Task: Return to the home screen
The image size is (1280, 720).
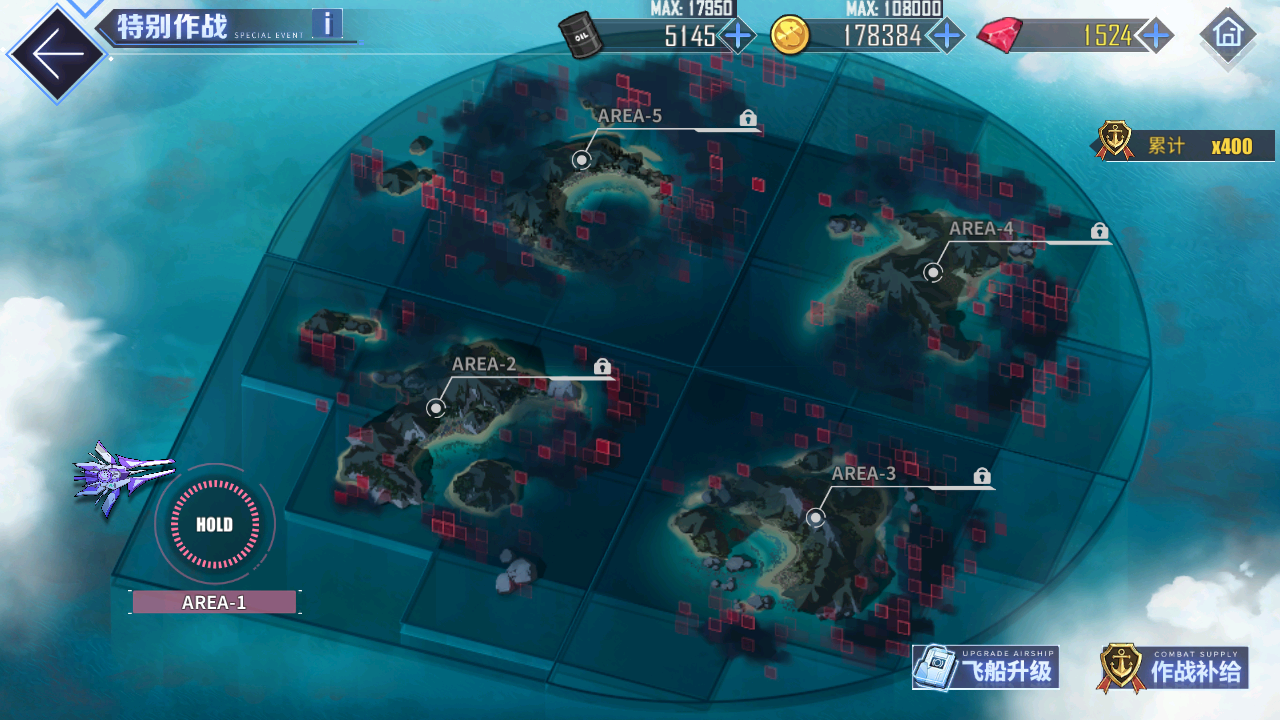Action: point(1227,35)
